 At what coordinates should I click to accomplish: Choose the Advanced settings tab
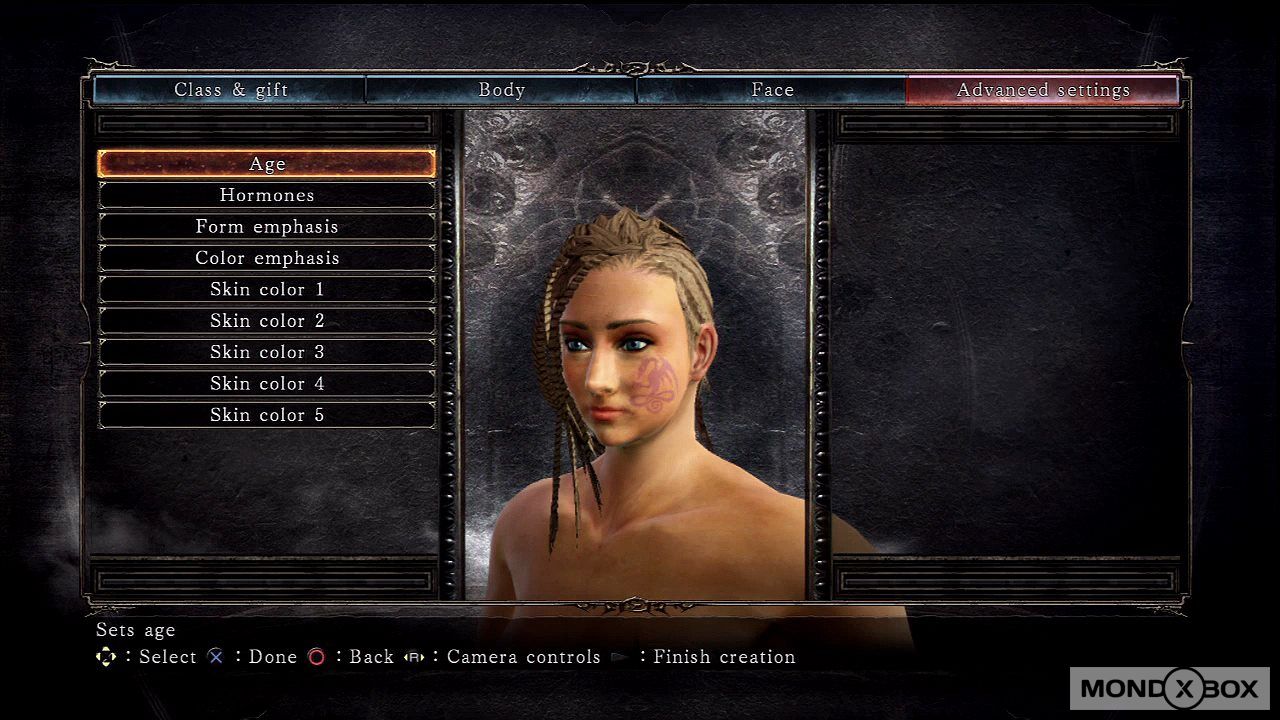(1043, 90)
